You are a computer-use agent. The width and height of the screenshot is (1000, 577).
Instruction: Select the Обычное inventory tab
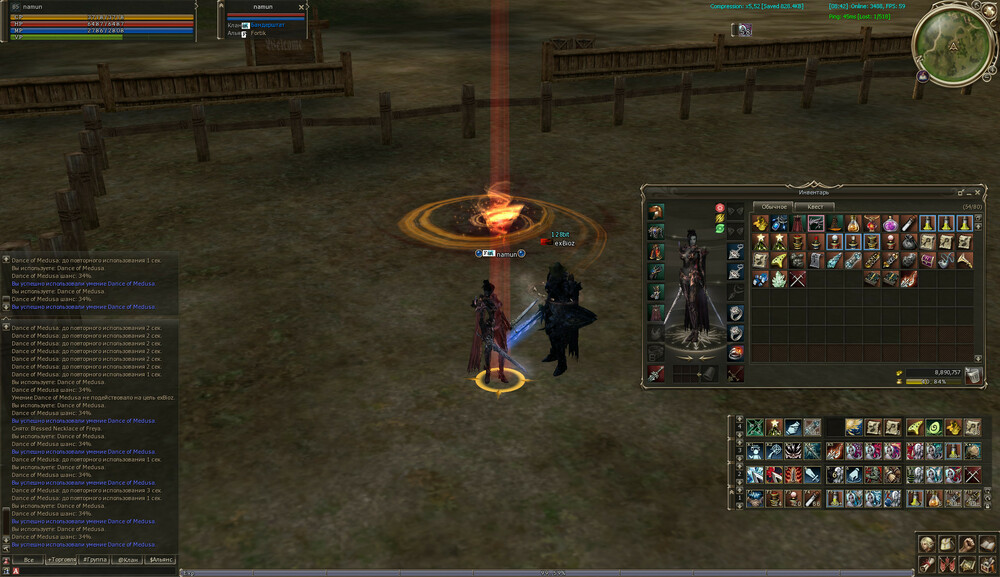click(773, 207)
